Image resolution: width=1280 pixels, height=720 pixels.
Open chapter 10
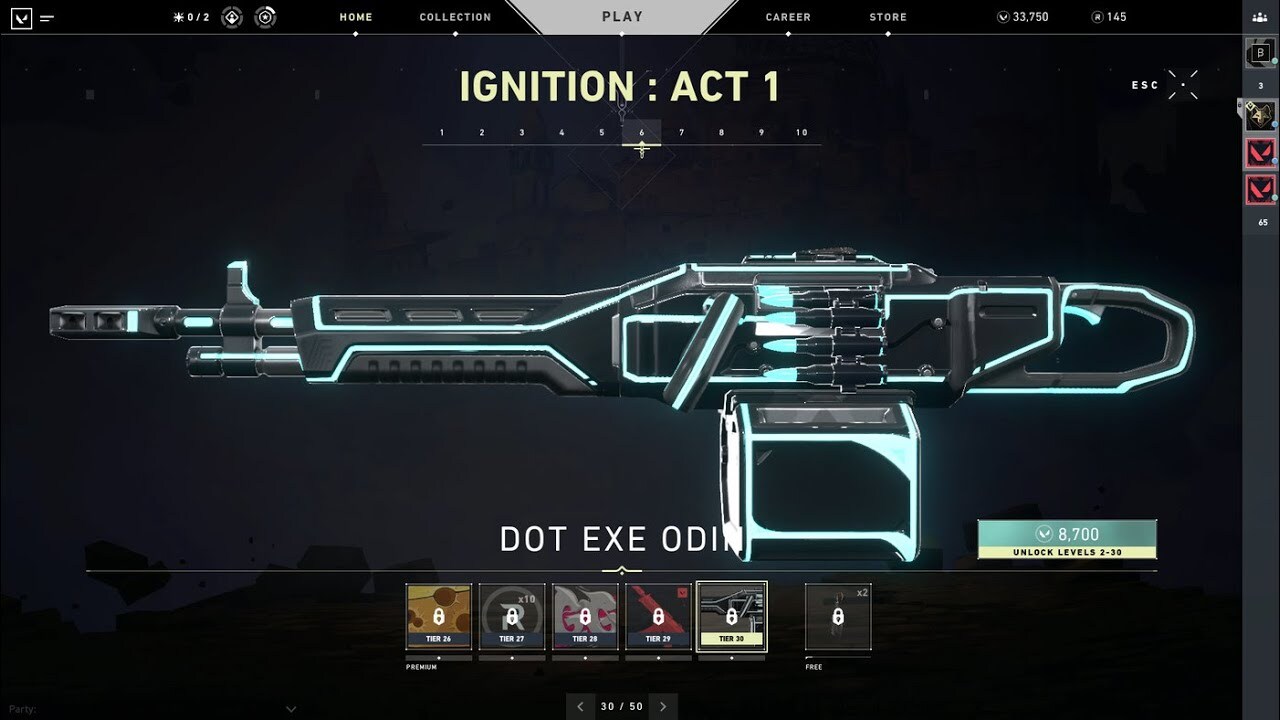click(802, 133)
